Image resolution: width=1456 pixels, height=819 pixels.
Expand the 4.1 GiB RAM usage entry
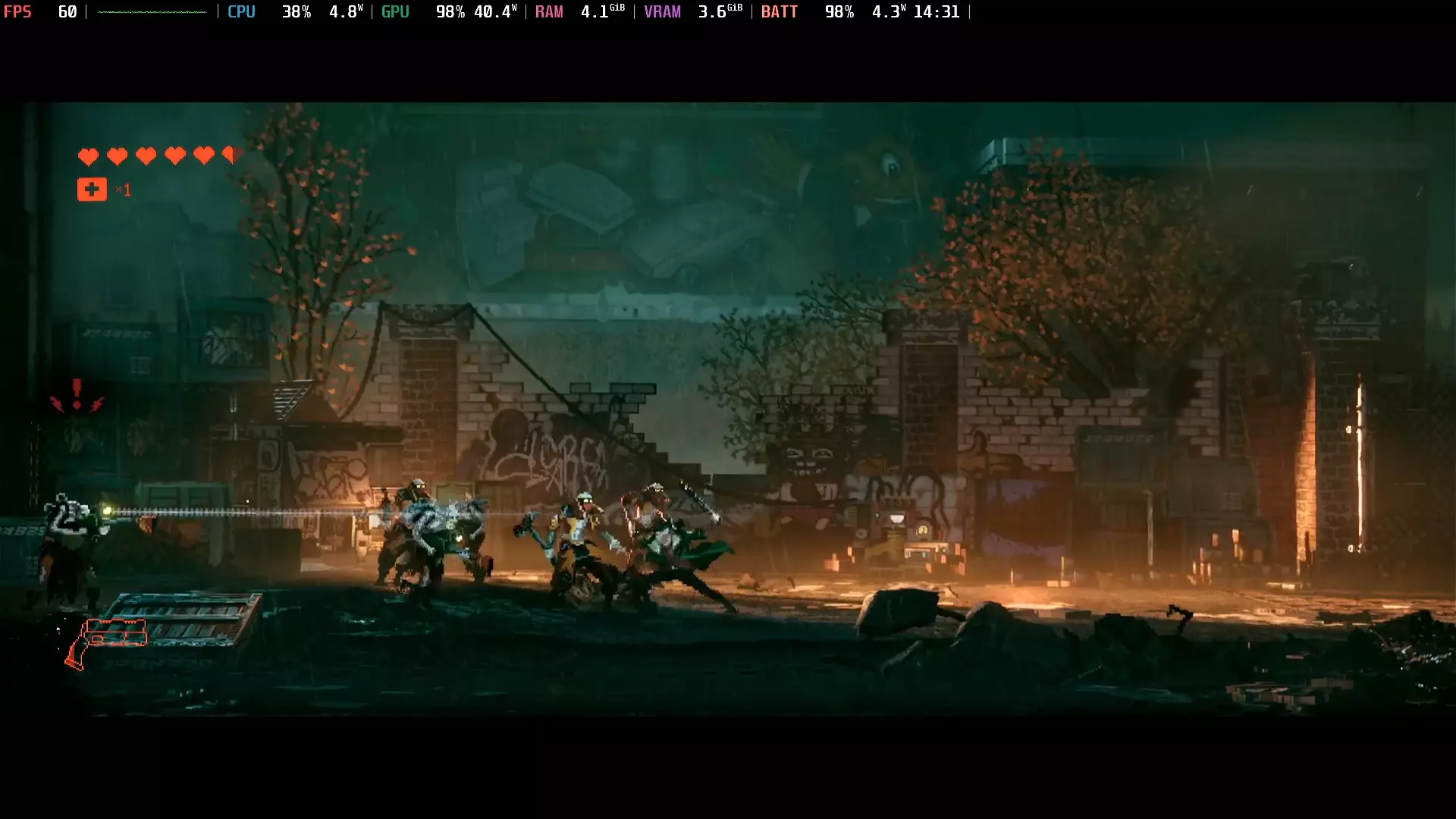click(602, 11)
